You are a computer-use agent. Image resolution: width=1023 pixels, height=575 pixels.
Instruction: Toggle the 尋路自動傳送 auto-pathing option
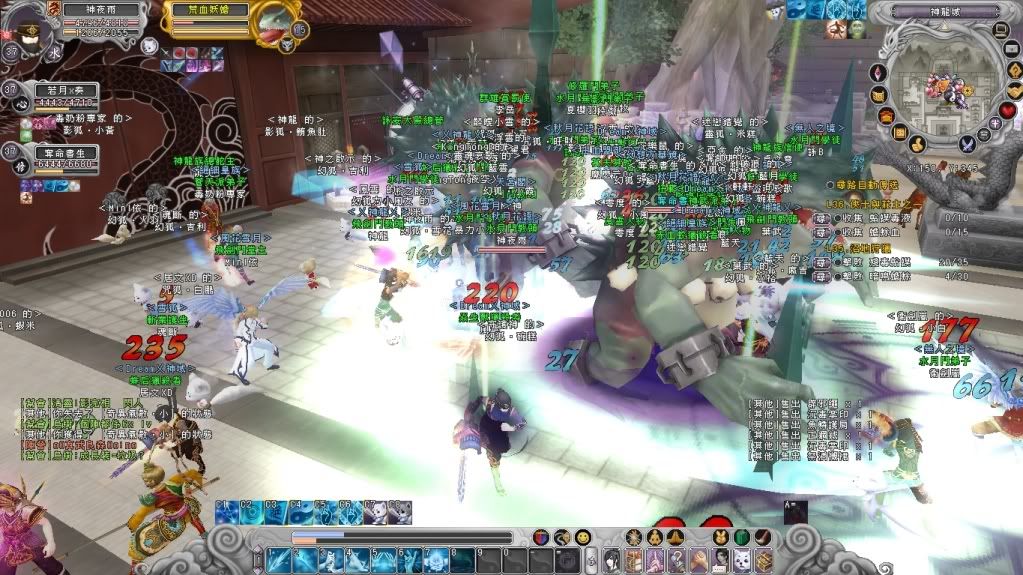[830, 186]
